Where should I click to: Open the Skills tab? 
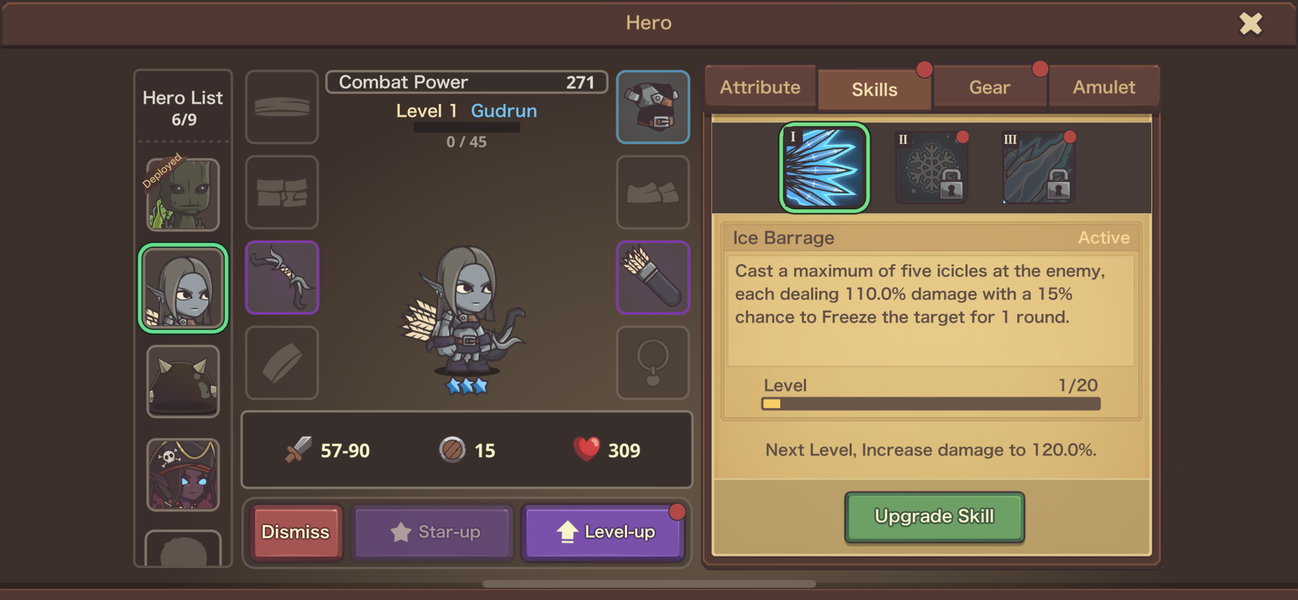point(875,89)
